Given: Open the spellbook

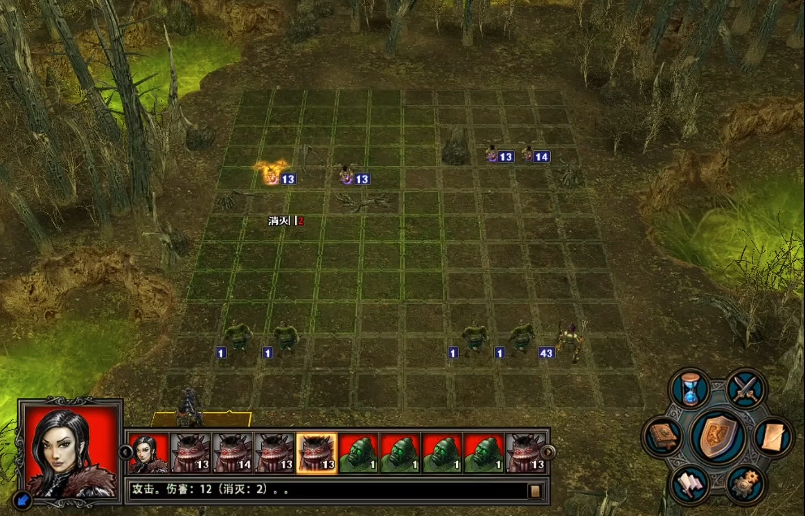Looking at the screenshot, I should click(x=663, y=437).
